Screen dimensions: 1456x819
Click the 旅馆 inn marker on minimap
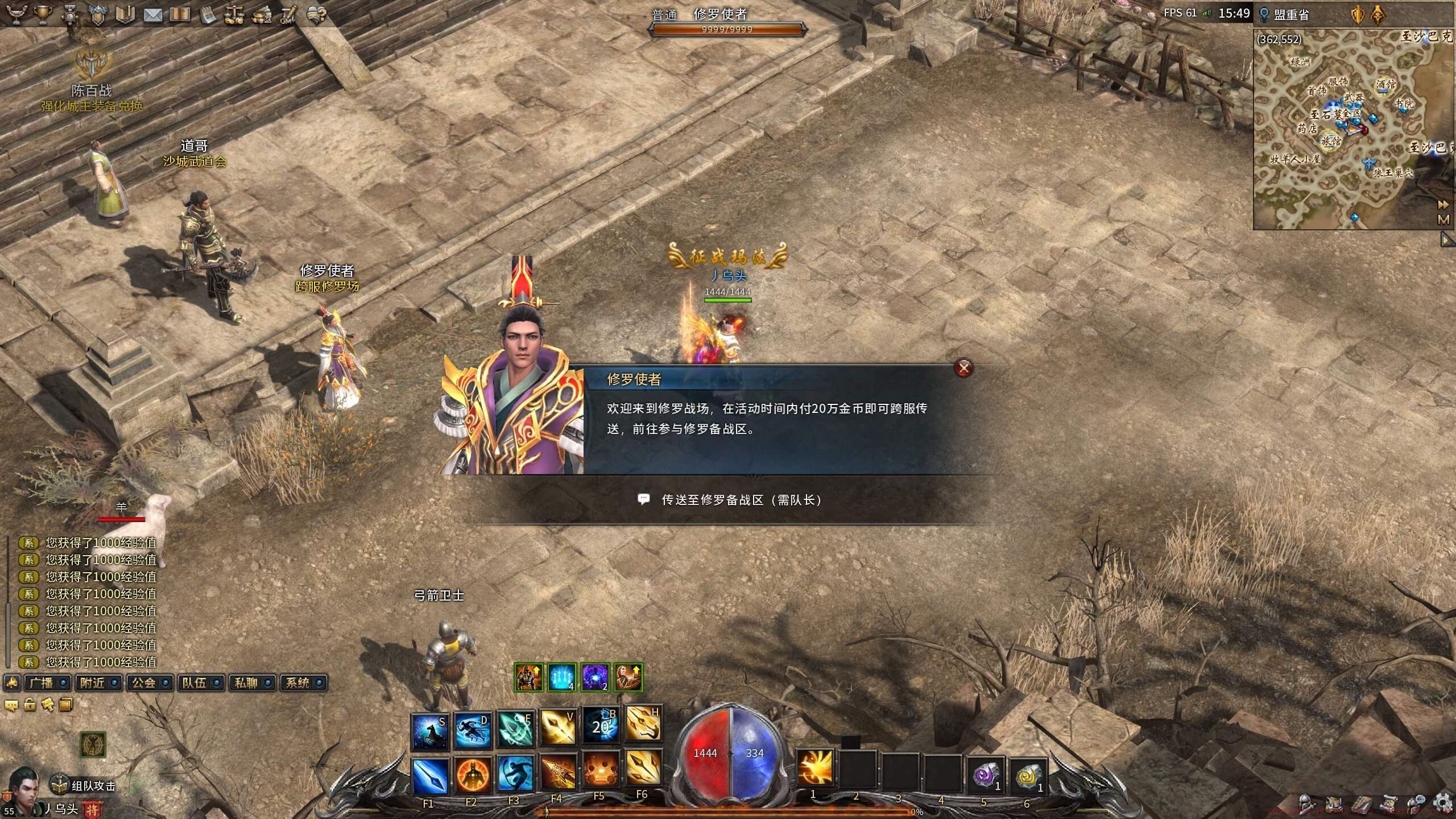point(1331,140)
